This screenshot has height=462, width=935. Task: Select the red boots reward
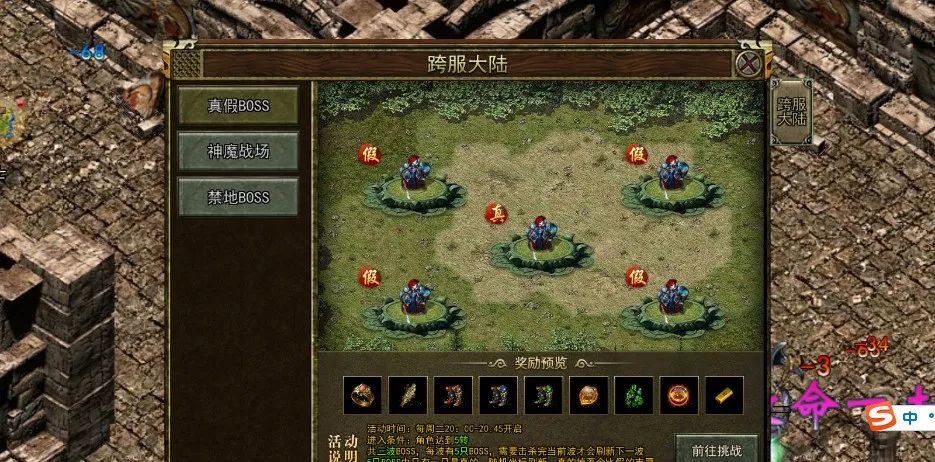point(453,394)
